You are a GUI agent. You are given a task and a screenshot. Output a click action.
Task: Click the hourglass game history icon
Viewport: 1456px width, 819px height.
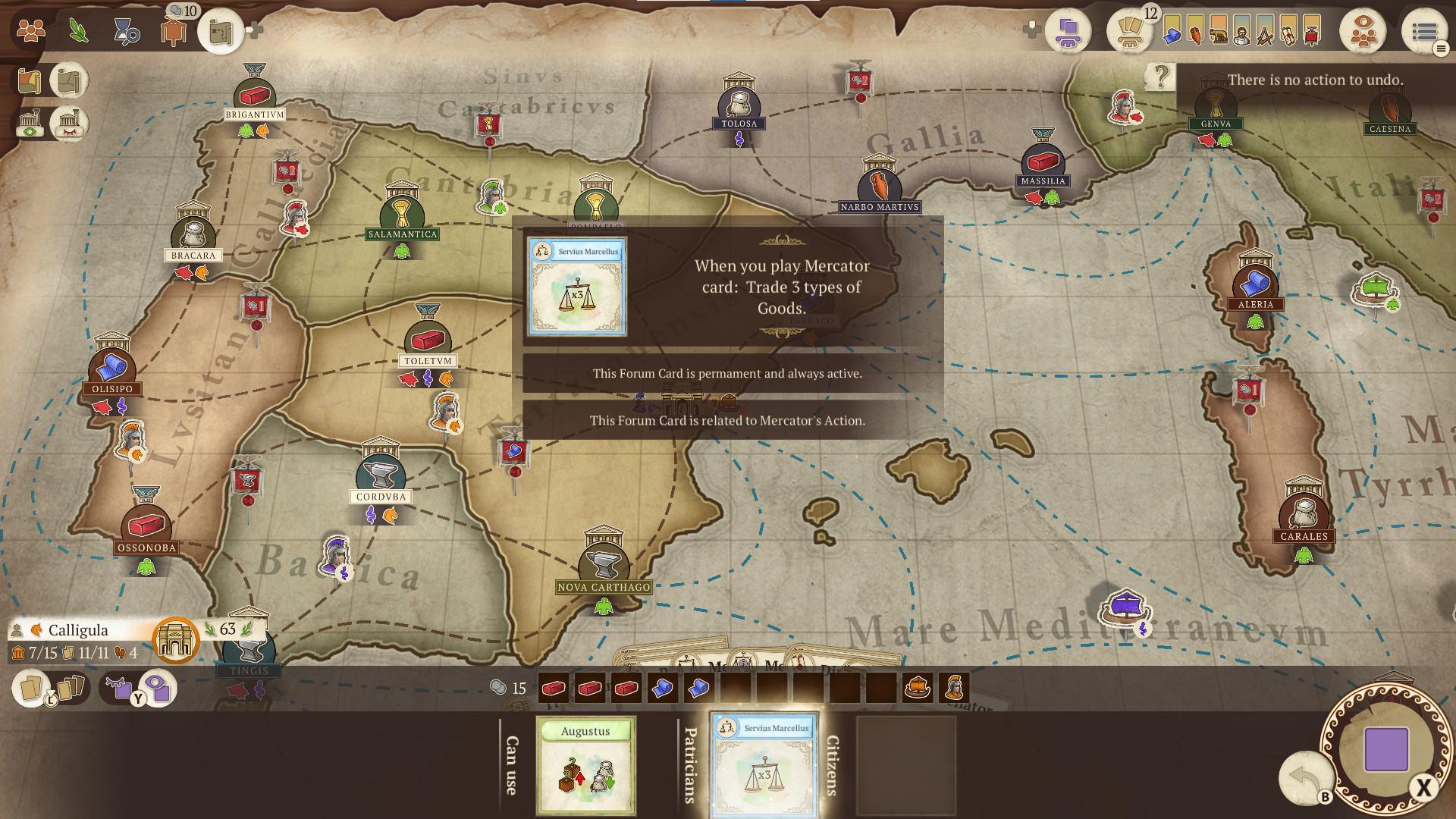point(126,31)
